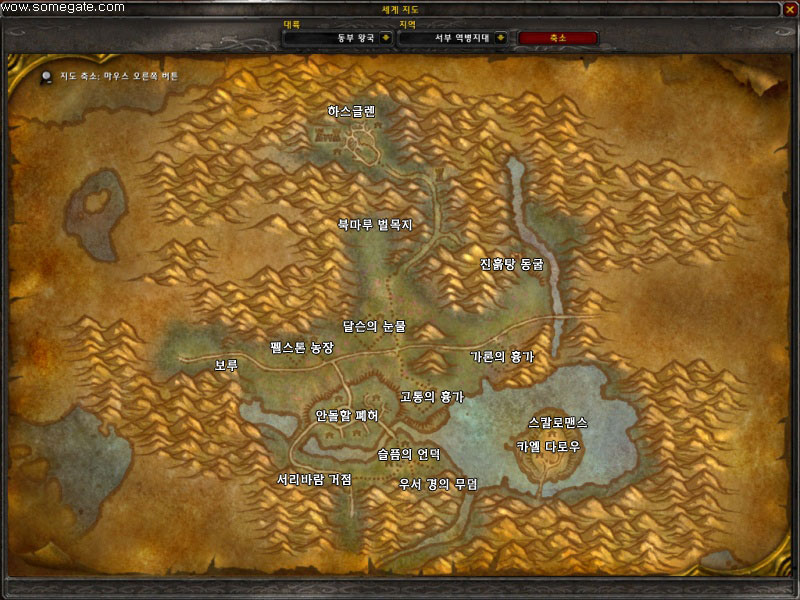Open the continent dropdown showing 동부 왕국
The width and height of the screenshot is (800, 600).
pyautogui.click(x=384, y=38)
